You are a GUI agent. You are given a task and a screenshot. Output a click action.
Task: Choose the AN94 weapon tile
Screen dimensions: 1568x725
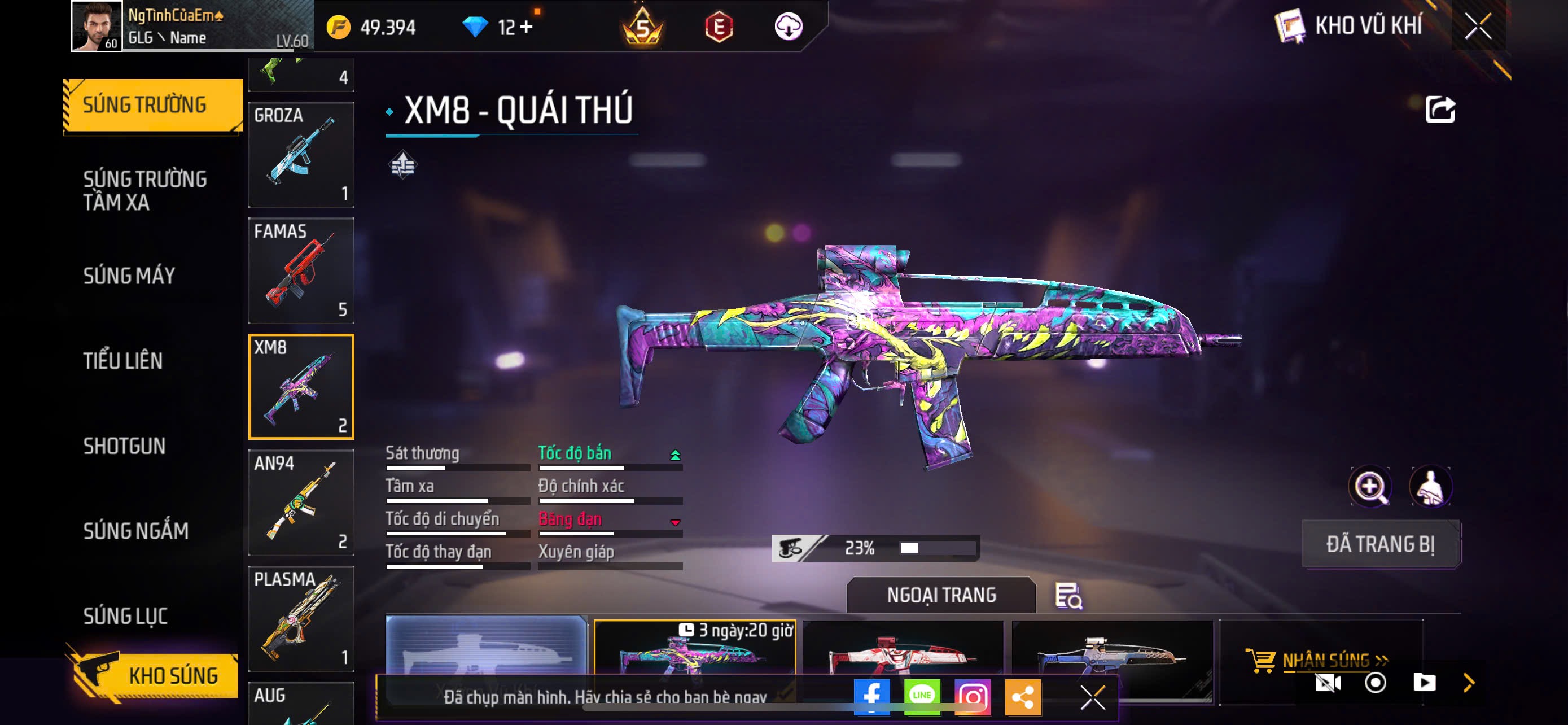(x=301, y=502)
